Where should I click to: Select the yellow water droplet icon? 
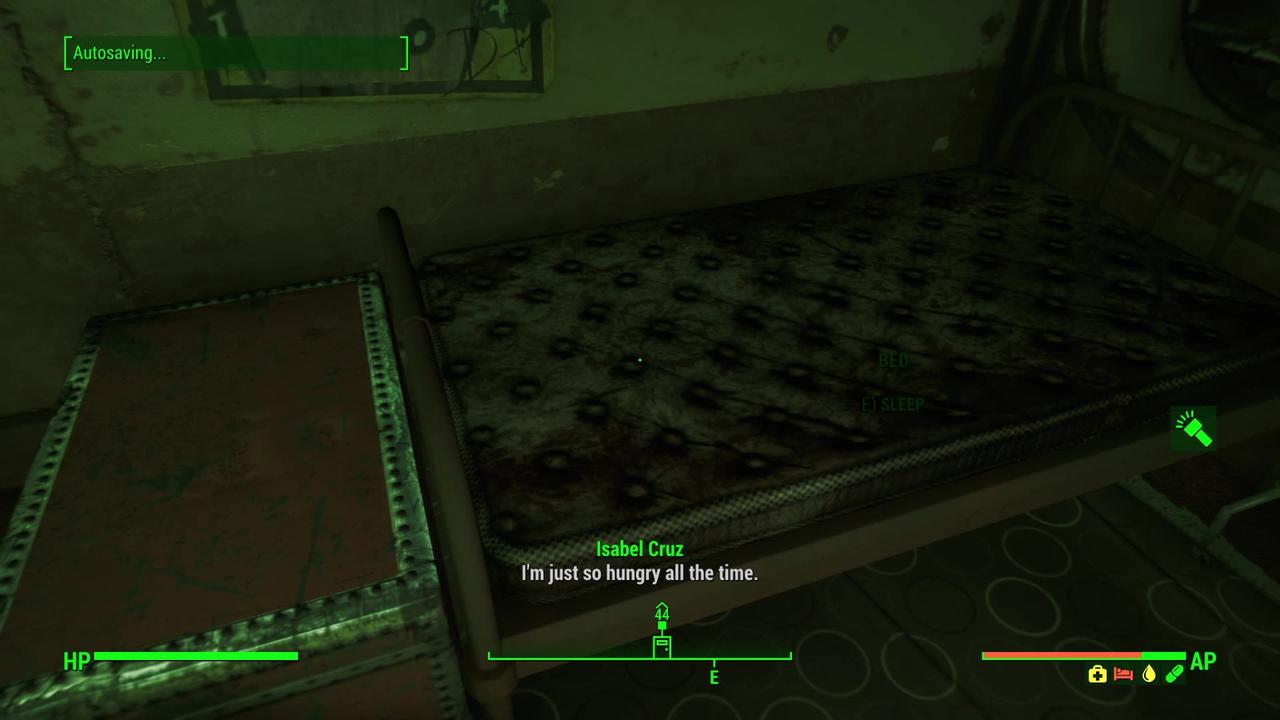[x=1149, y=673]
